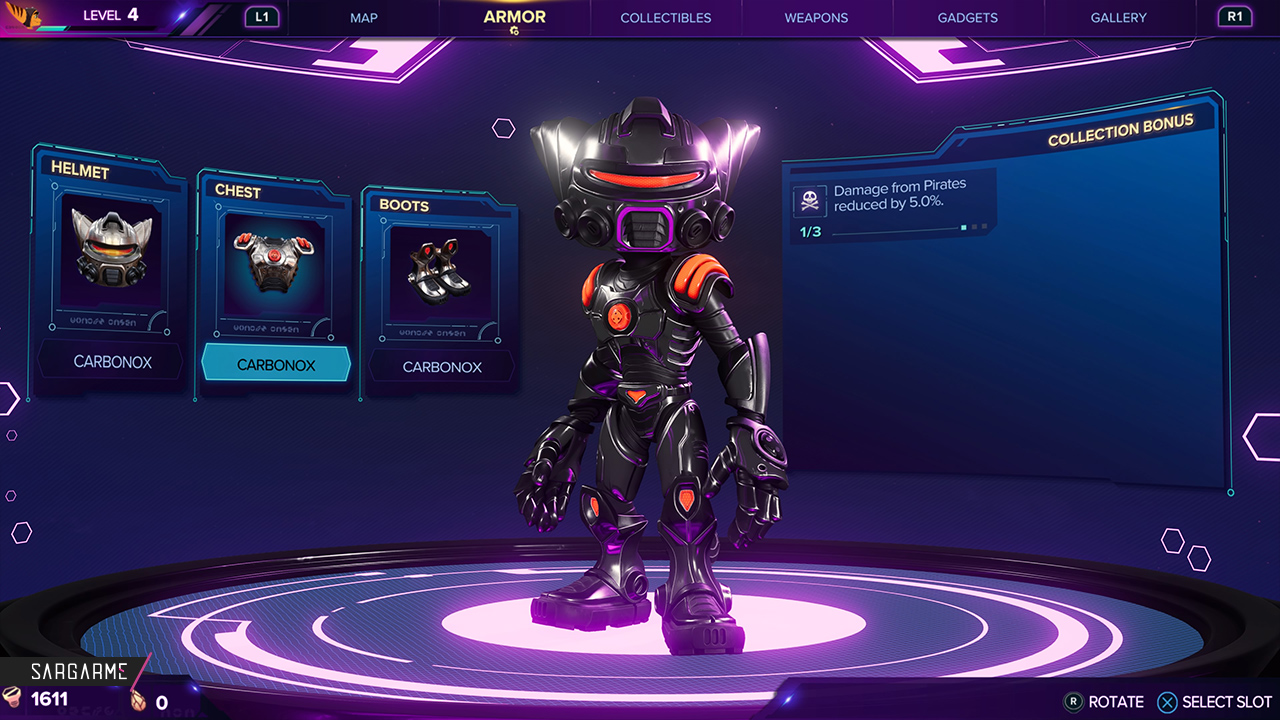Go to the Weapons tab

(816, 18)
